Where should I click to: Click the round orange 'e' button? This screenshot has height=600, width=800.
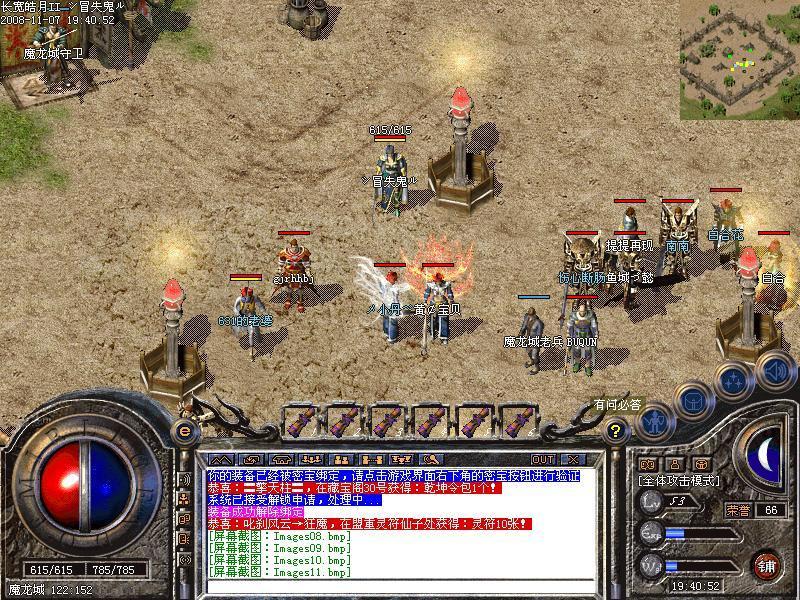[x=184, y=431]
